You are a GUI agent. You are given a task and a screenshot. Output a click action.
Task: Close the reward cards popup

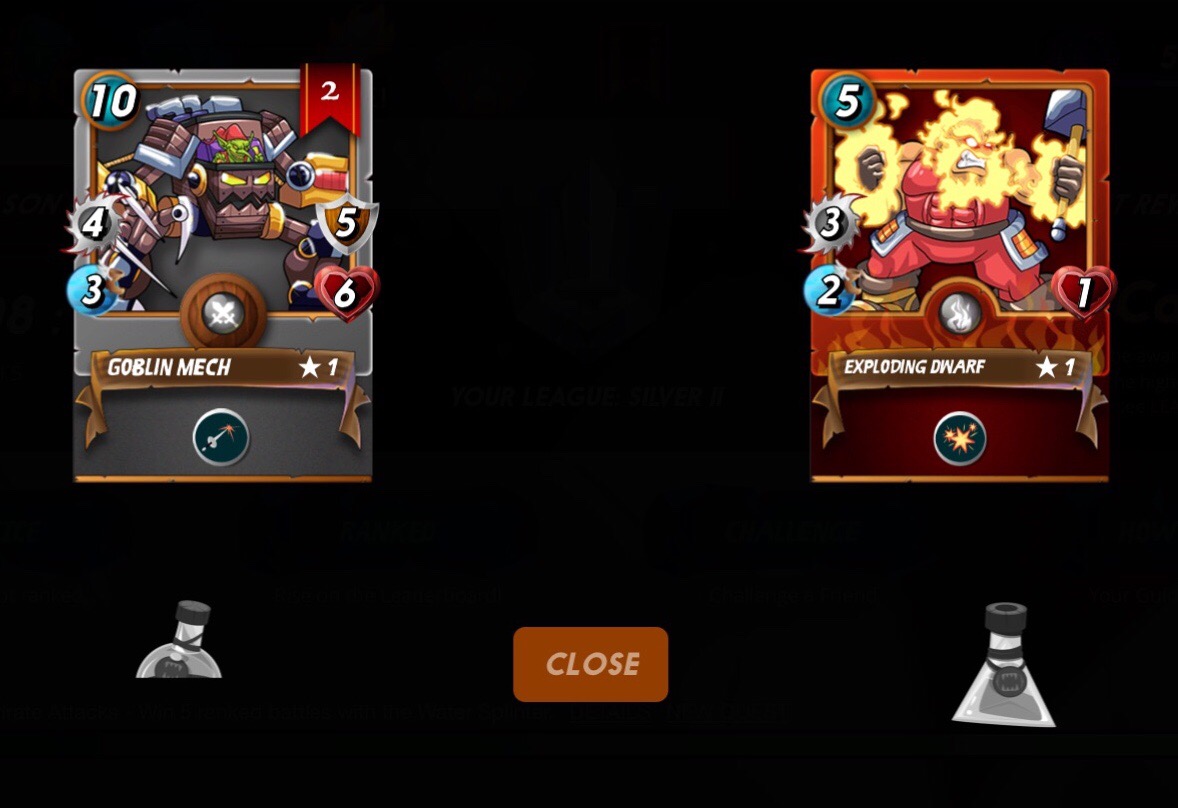(590, 664)
